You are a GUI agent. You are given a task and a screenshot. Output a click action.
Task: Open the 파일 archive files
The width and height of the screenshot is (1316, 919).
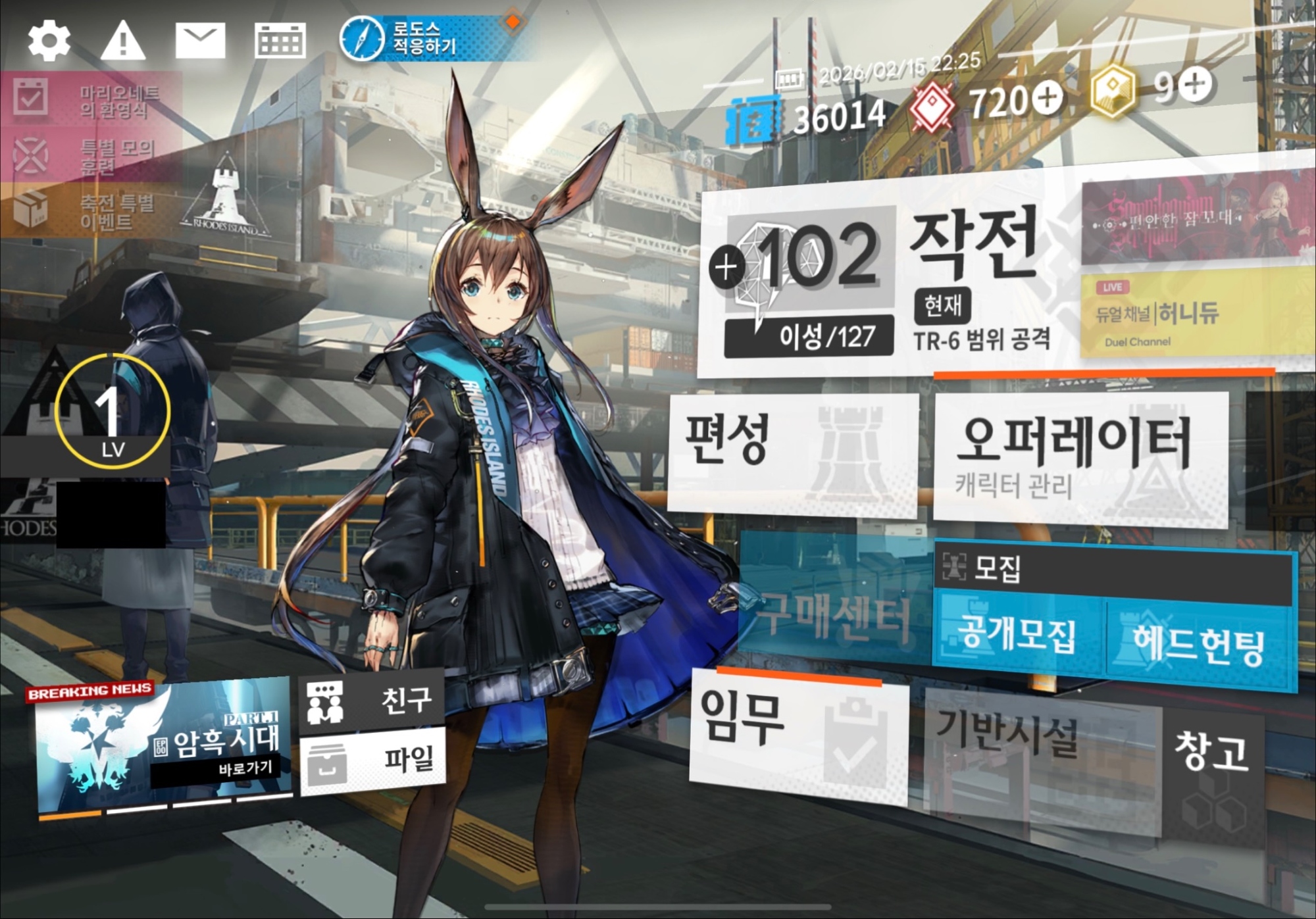(x=372, y=760)
